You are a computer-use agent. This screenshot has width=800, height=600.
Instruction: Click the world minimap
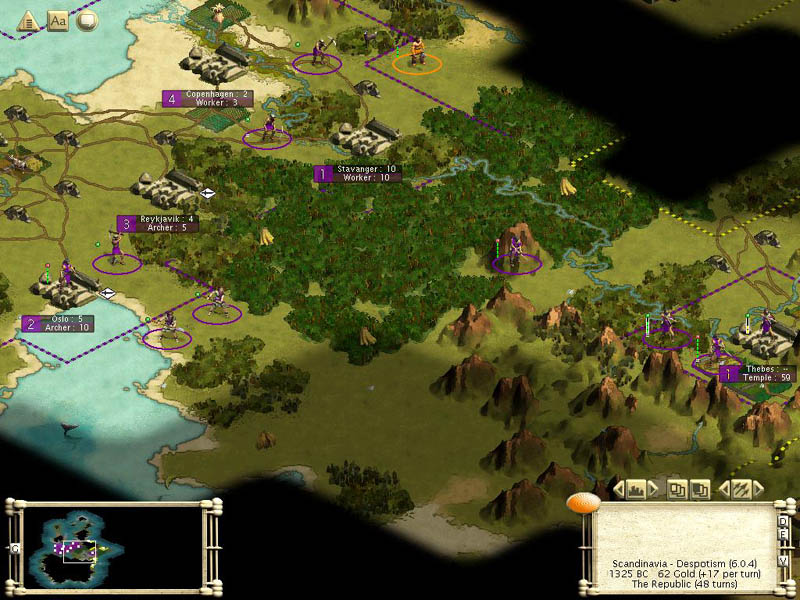[x=112, y=545]
